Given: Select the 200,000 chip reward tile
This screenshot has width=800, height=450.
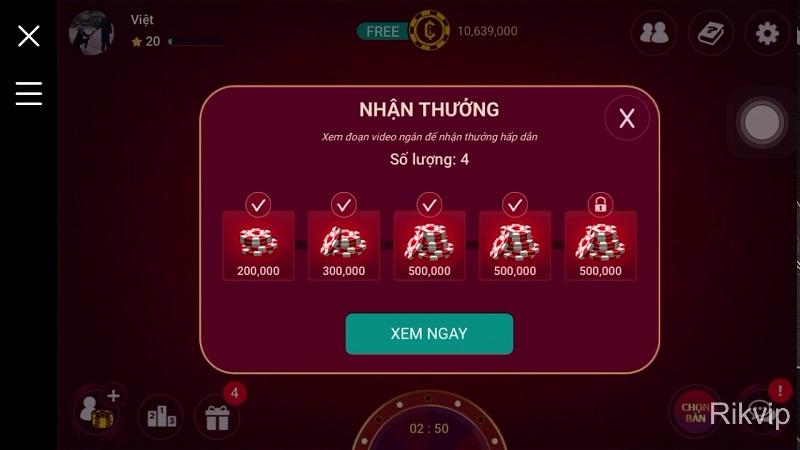Looking at the screenshot, I should 259,246.
